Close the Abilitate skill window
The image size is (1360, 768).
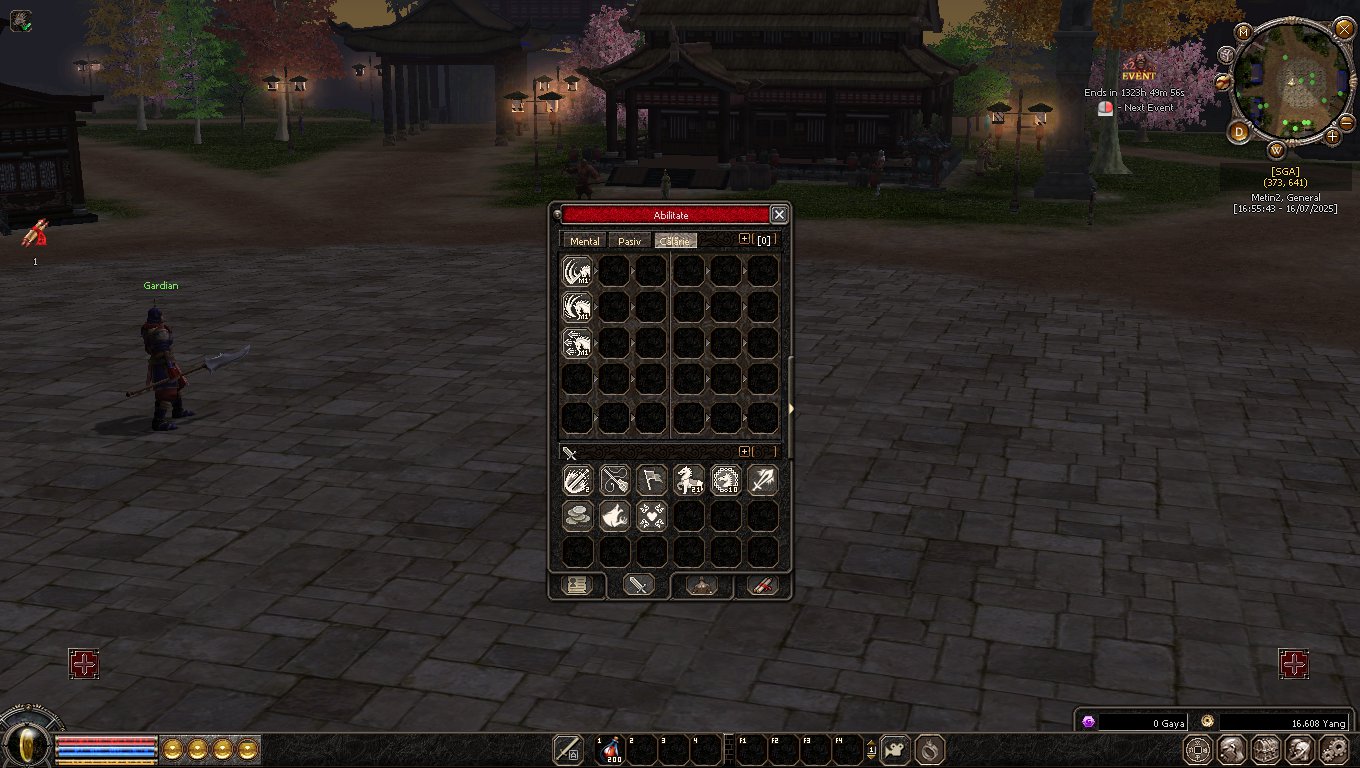[779, 215]
